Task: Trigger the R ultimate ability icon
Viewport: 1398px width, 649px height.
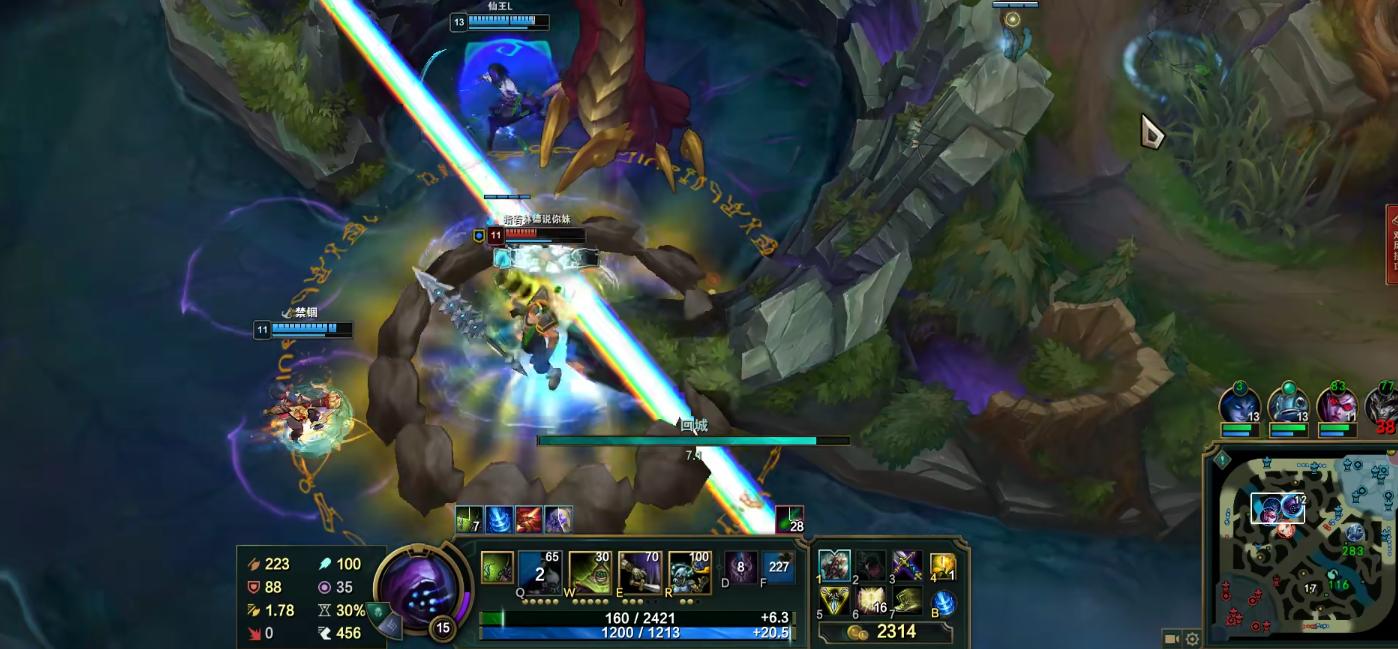Action: pyautogui.click(x=689, y=573)
